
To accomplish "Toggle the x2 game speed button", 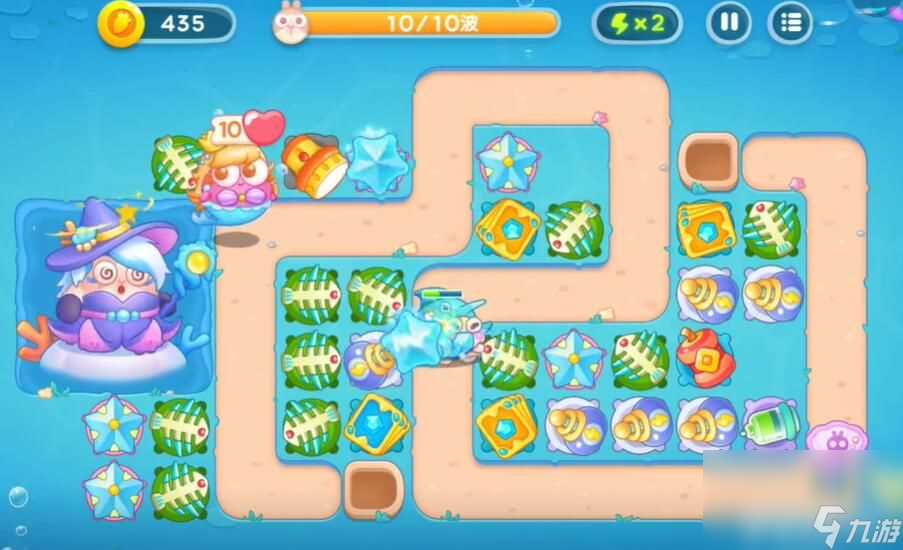I will click(636, 23).
